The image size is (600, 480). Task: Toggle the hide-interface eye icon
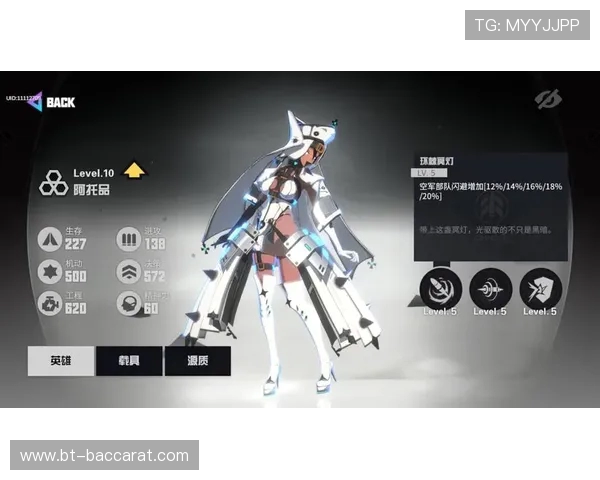(547, 99)
